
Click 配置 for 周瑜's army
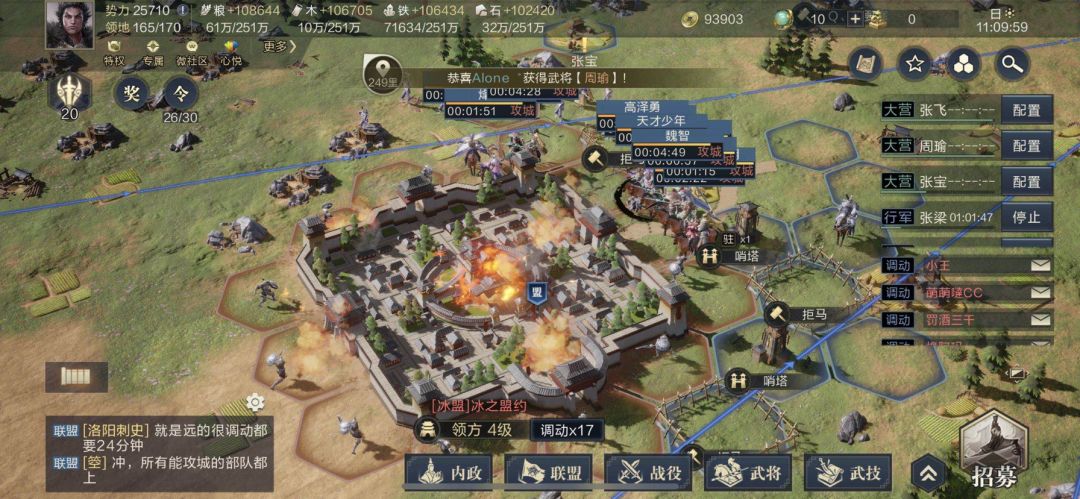pyautogui.click(x=1026, y=146)
